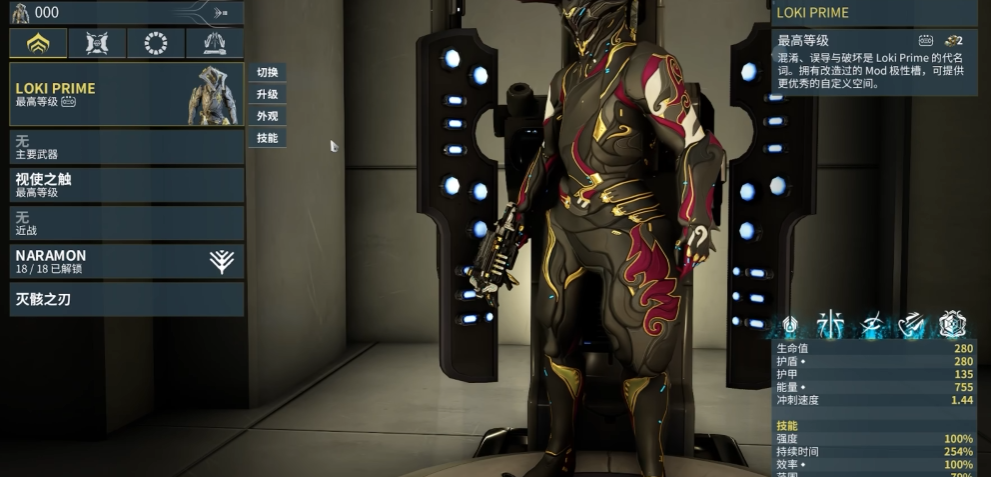Switch to the fourth tab with the winged icon
This screenshot has width=991, height=477.
click(x=214, y=43)
